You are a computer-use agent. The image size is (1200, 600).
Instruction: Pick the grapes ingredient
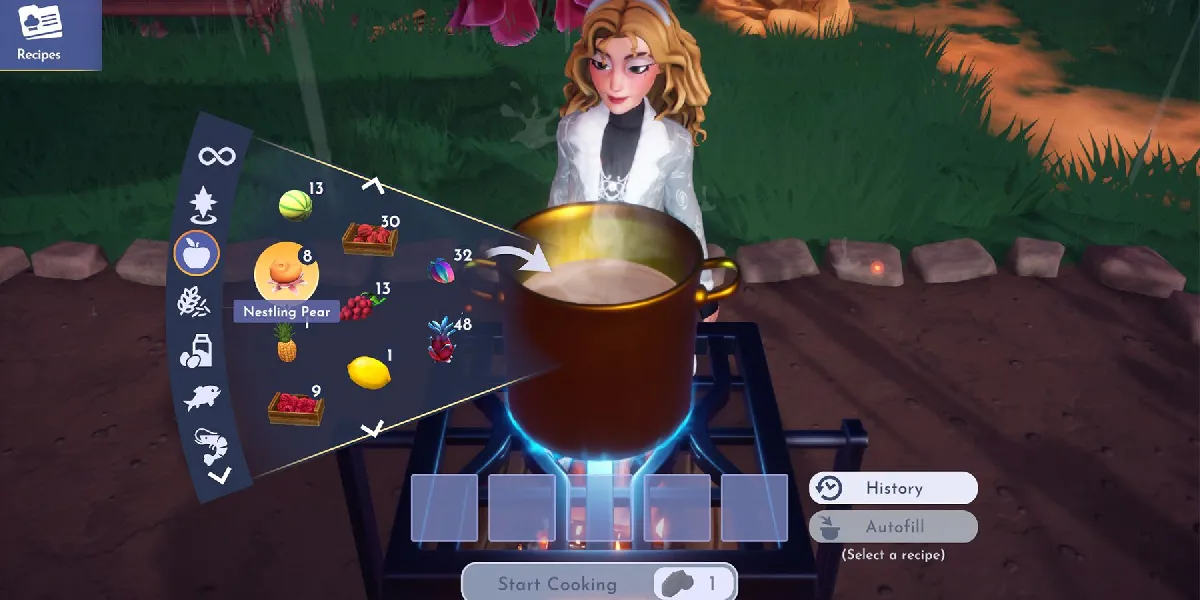359,306
